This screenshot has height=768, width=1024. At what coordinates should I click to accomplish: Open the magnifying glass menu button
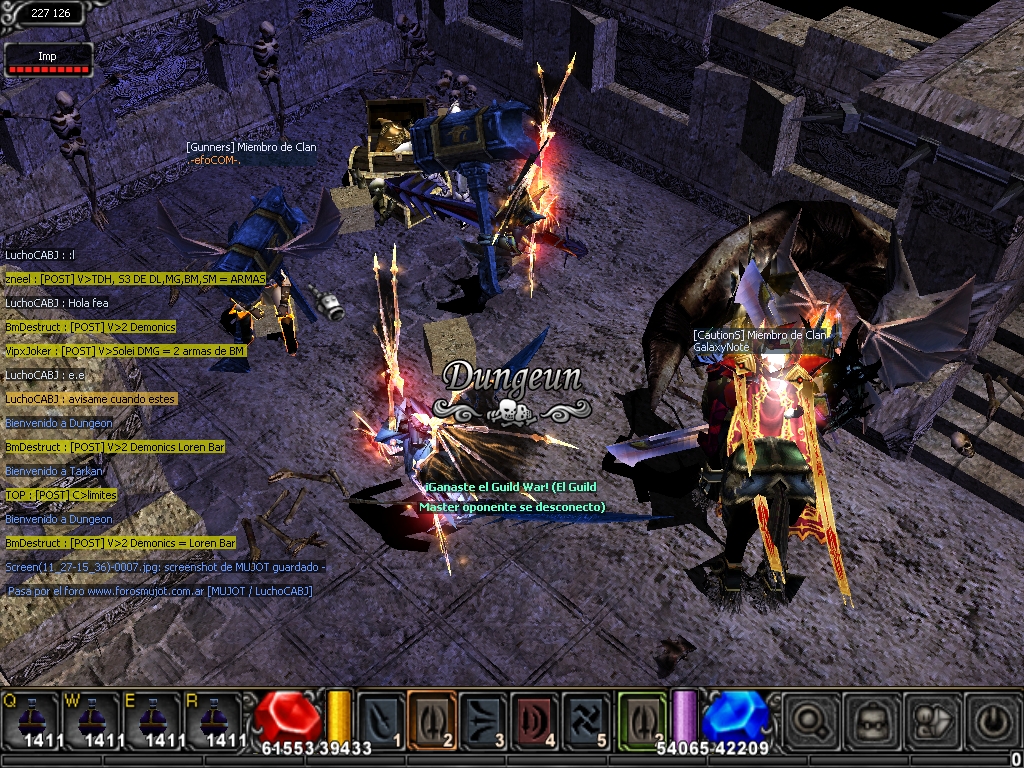pyautogui.click(x=810, y=719)
